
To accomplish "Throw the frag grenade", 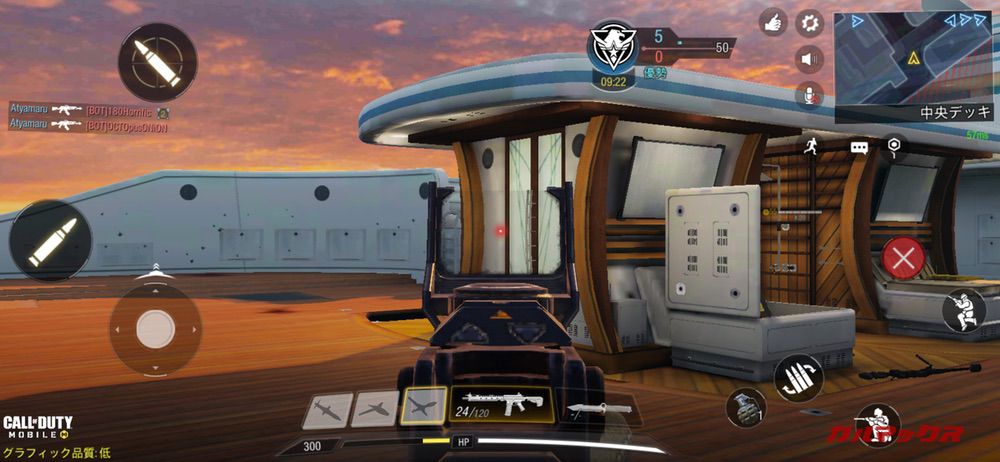I will (x=745, y=407).
